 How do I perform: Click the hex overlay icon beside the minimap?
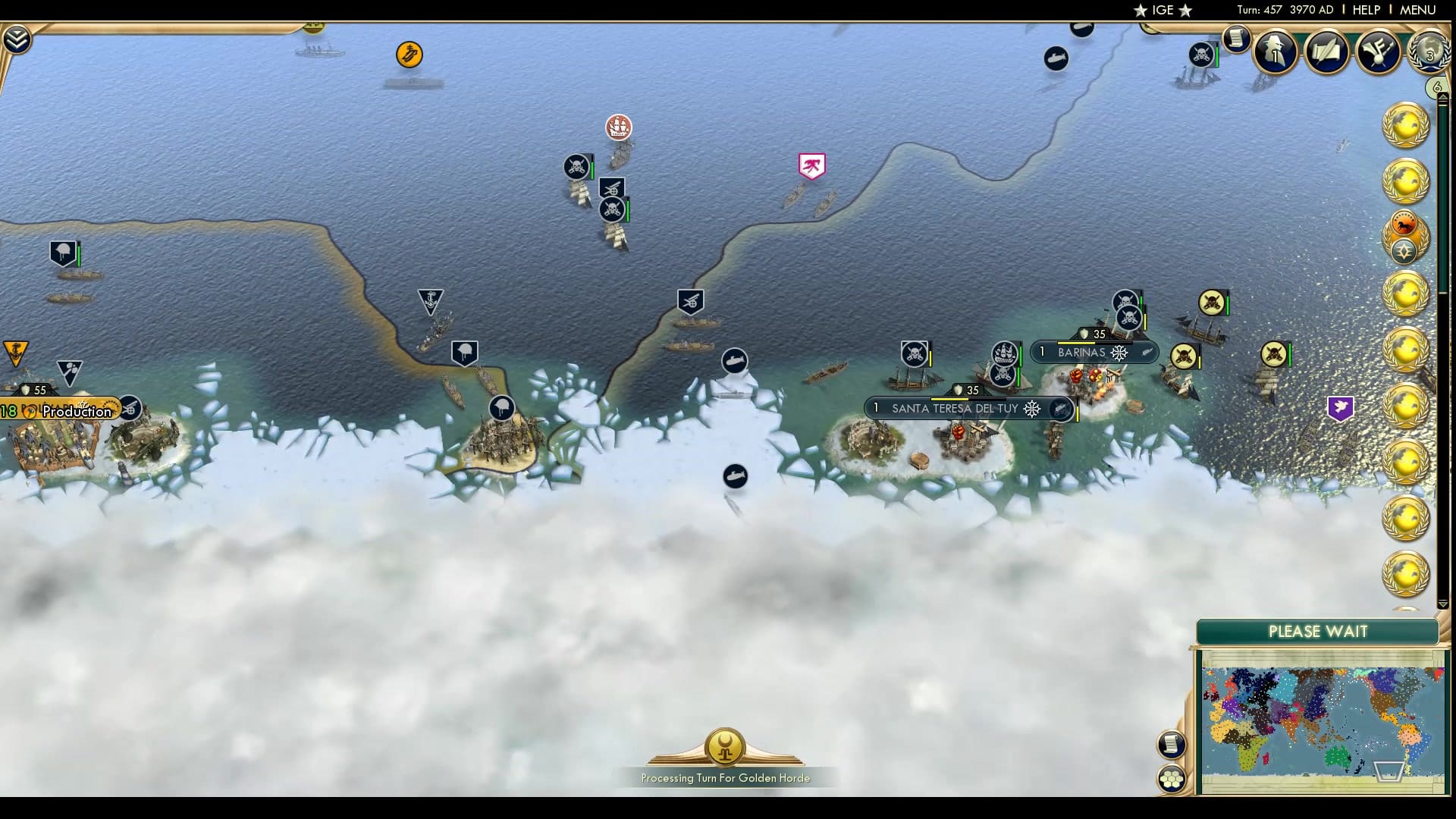click(x=1172, y=777)
